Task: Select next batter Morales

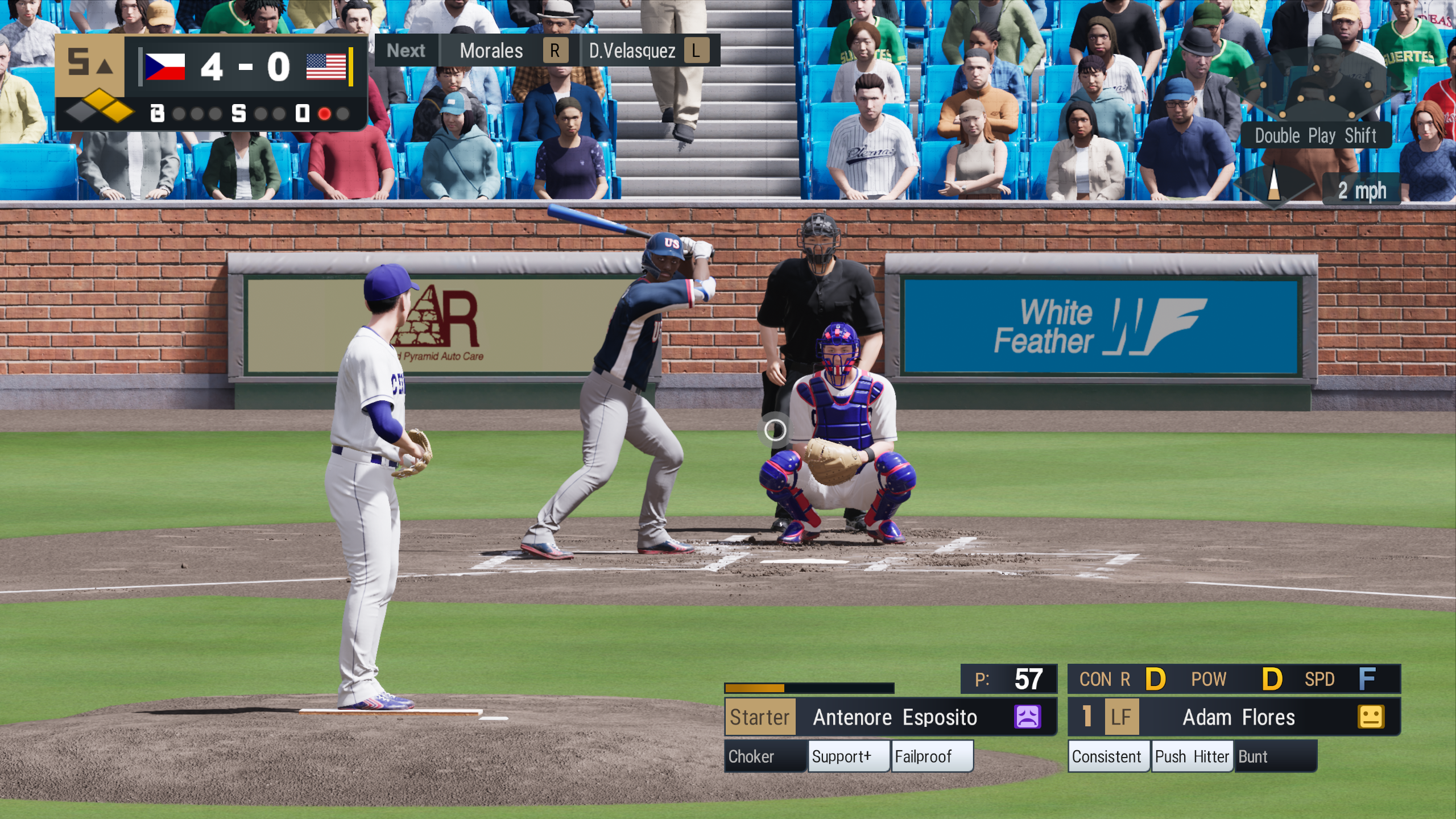Action: coord(491,51)
